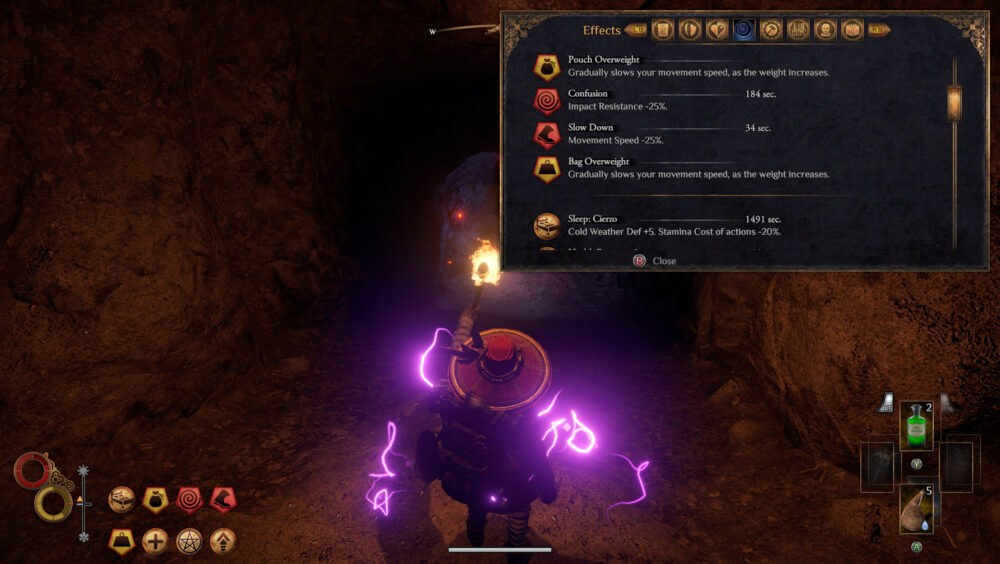Open the skull-icon tab
The width and height of the screenshot is (1000, 564).
coord(825,30)
